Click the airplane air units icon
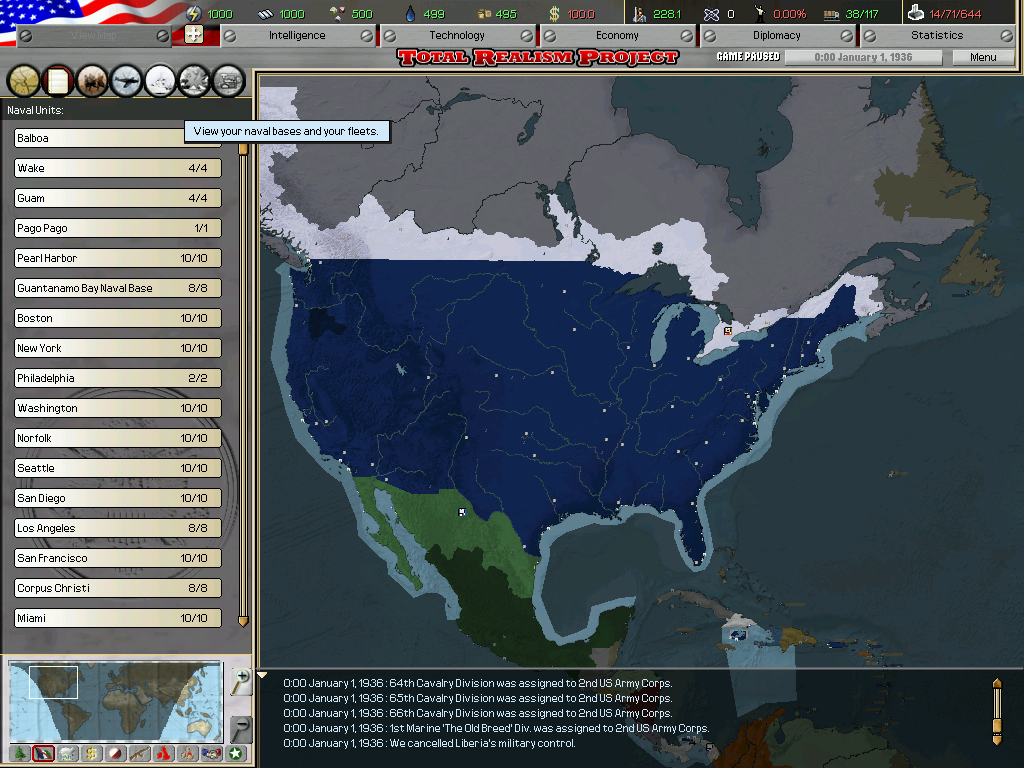 tap(127, 79)
